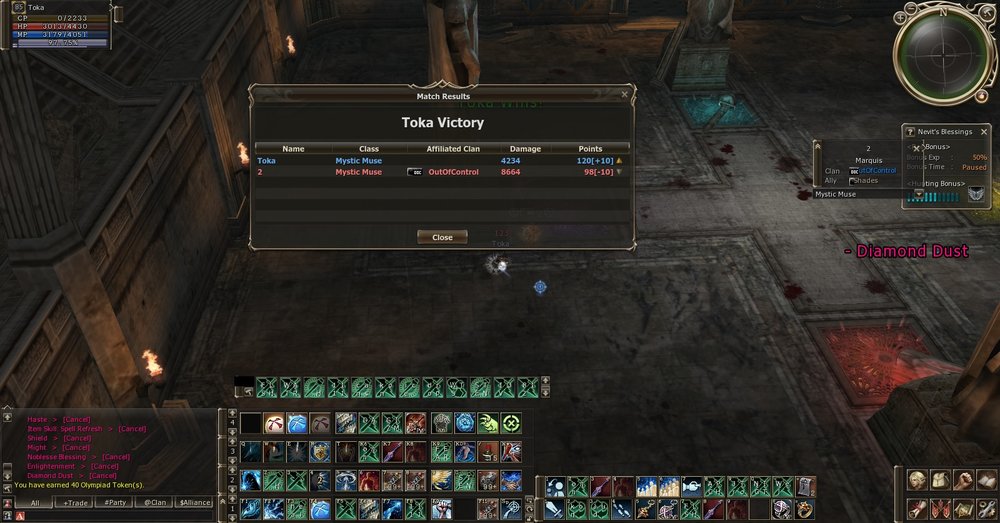This screenshot has height=523, width=1000.
Task: Click the chat text input field
Action: [x=120, y=516]
